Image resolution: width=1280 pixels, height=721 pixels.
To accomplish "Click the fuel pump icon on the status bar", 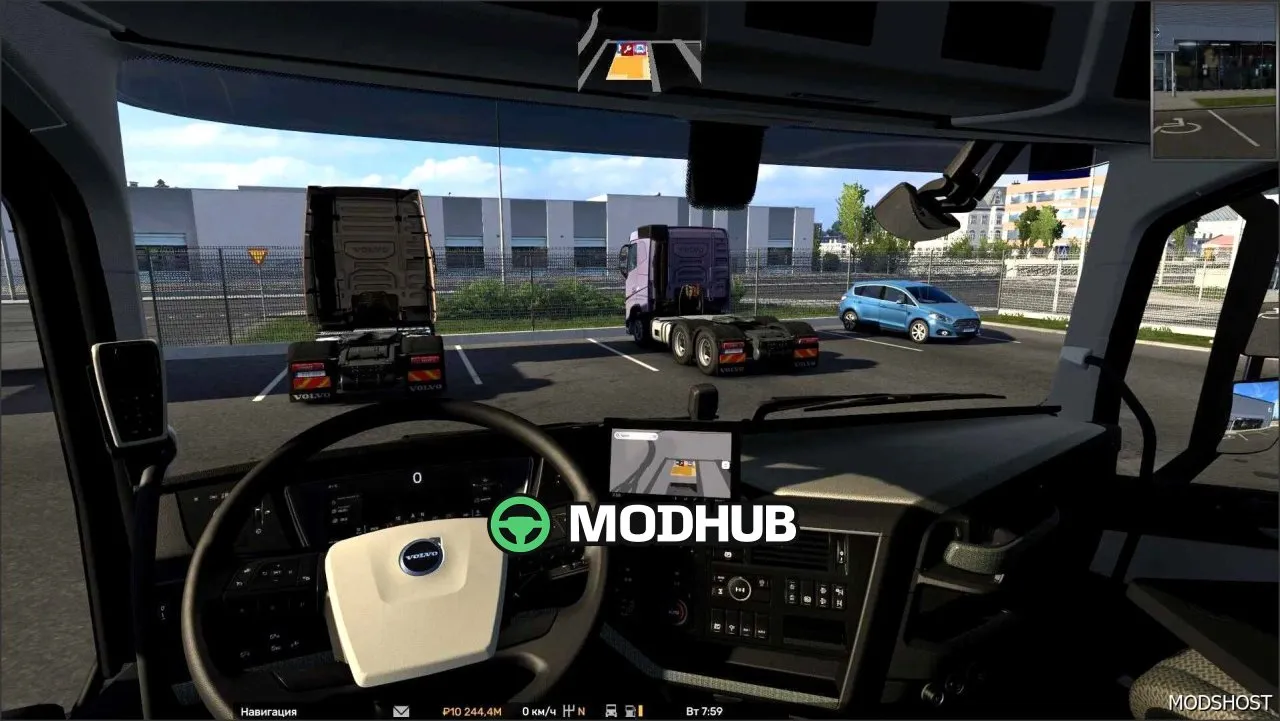I will pyautogui.click(x=629, y=710).
